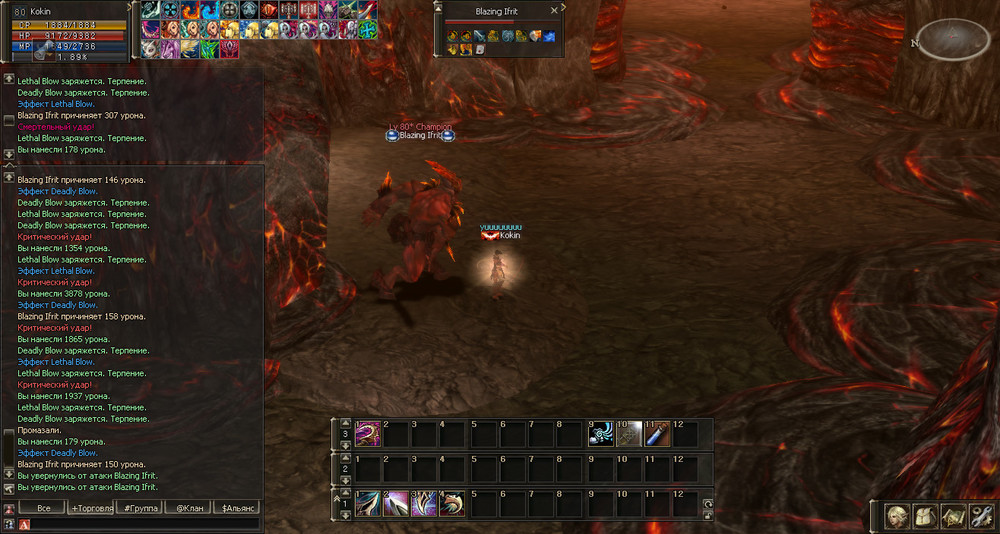Open the $Альянс chat tab
The image size is (1000, 534).
238,508
